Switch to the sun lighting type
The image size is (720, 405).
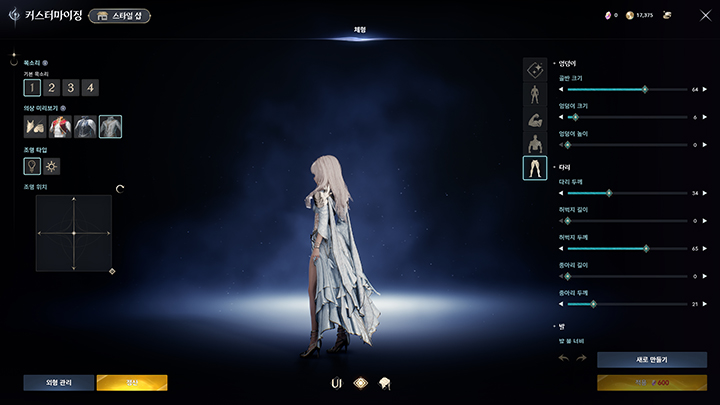click(52, 165)
